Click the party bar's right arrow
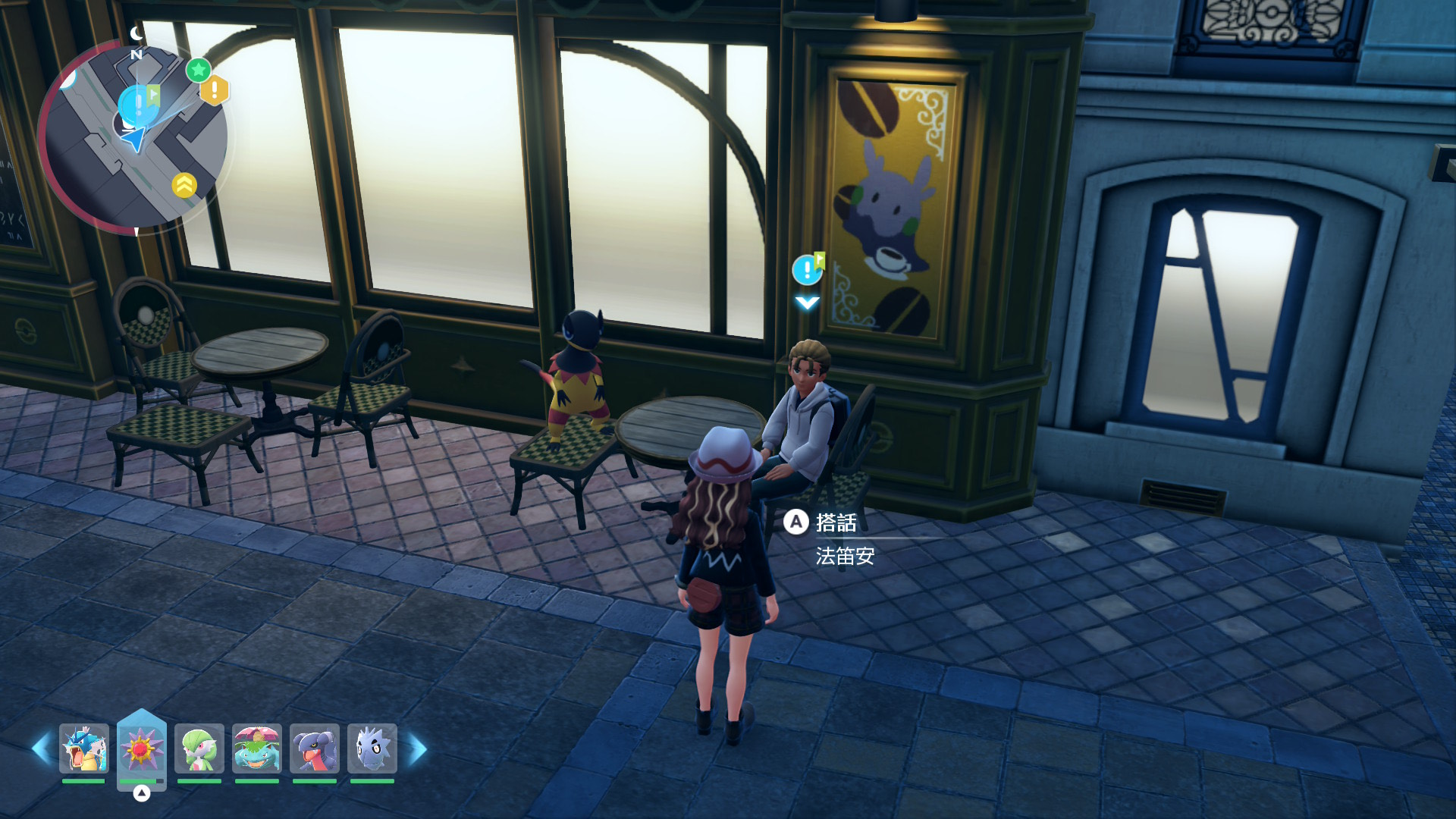The width and height of the screenshot is (1456, 819). coord(418,749)
